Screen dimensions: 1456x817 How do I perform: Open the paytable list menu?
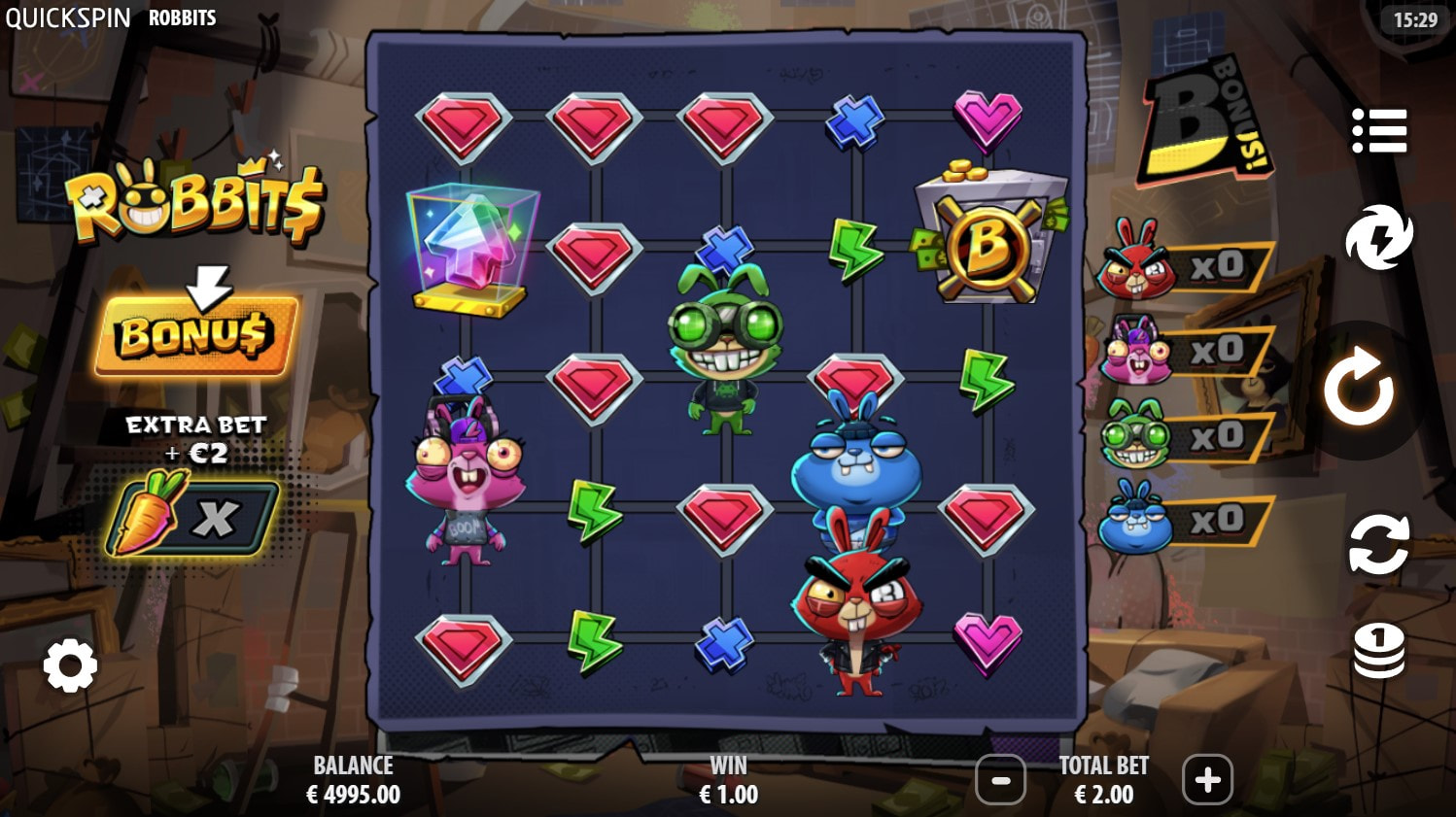1378,130
